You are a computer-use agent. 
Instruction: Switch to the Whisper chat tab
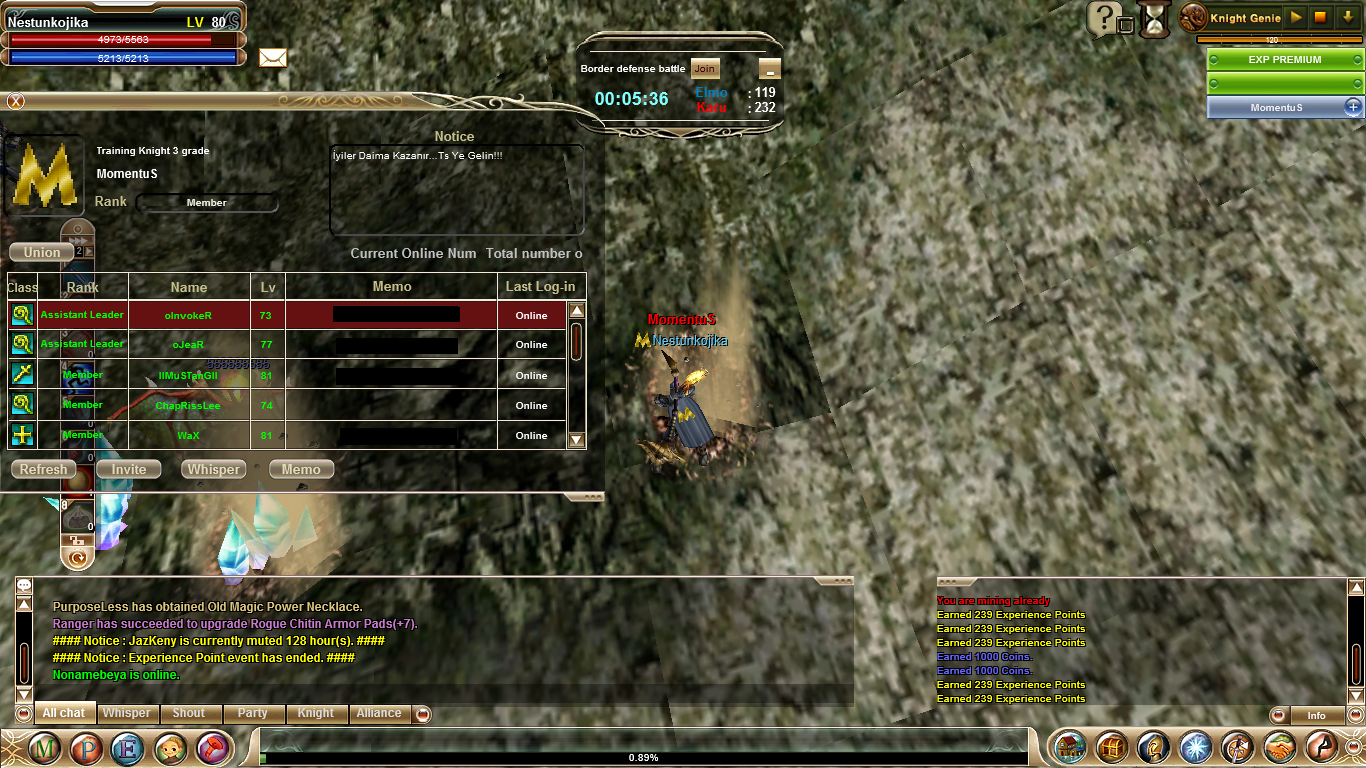coord(127,713)
